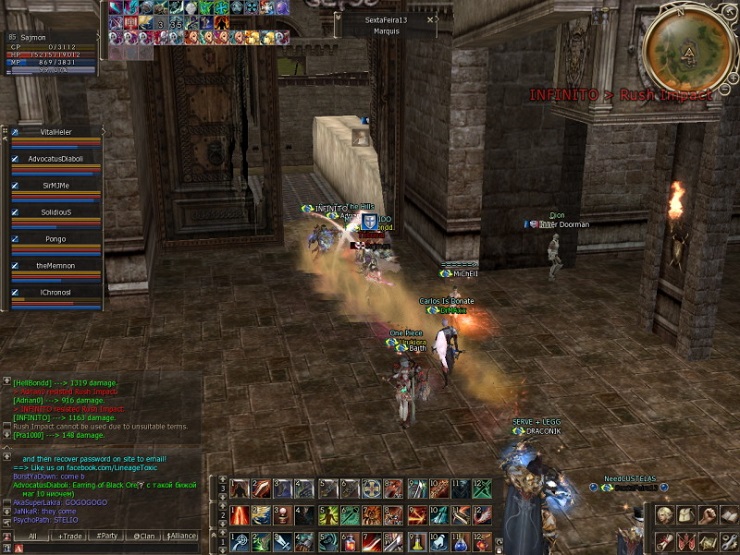
Task: Choose party member SirMJMe
Action: tap(57, 185)
